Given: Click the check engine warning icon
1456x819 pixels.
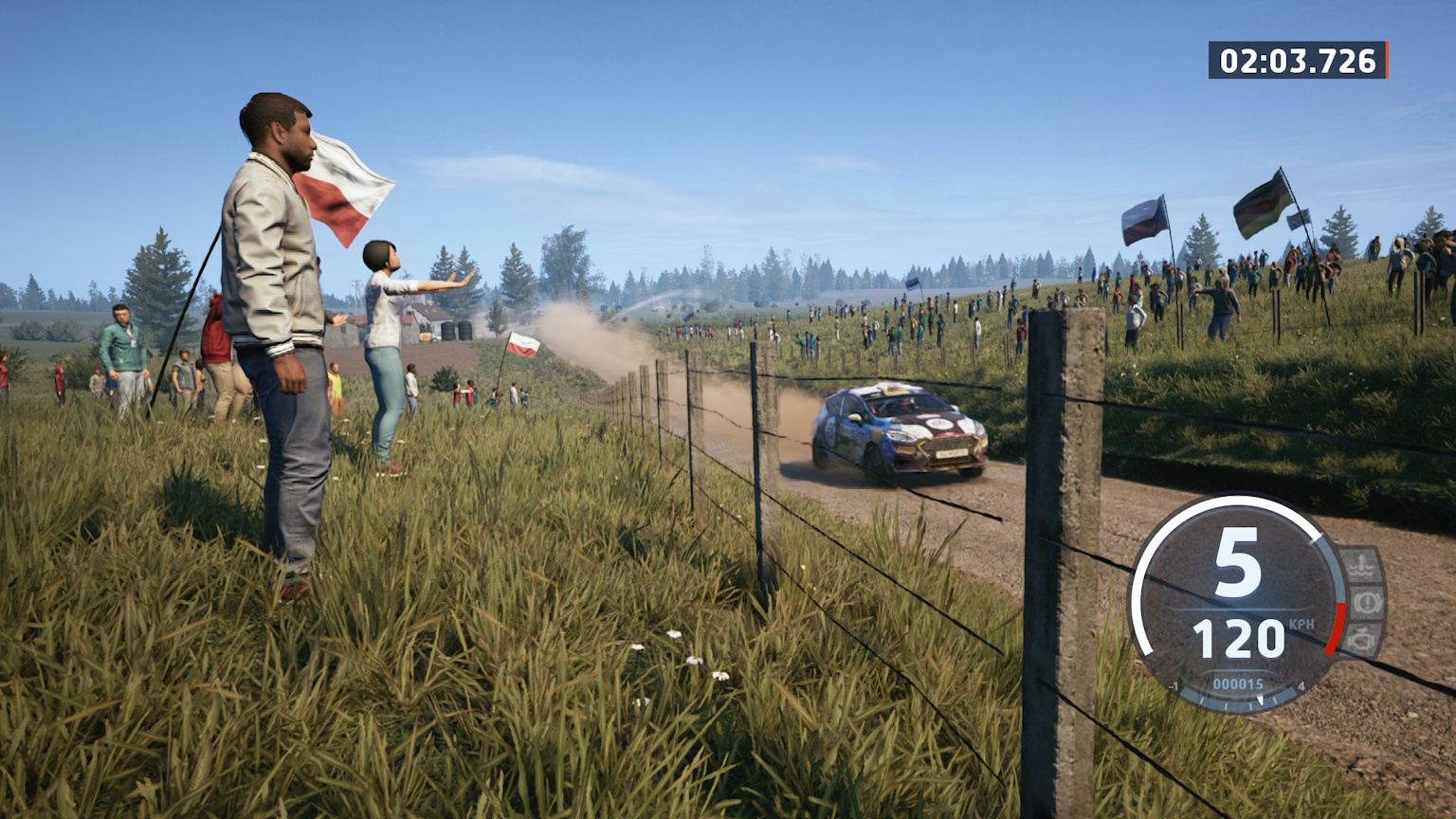Looking at the screenshot, I should click(x=1360, y=639).
